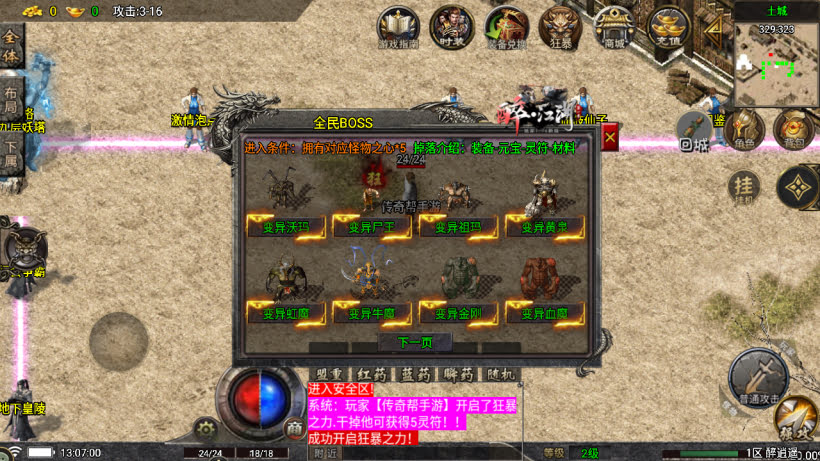Image resolution: width=820 pixels, height=461 pixels.
Task: Choose the 变异尸王 boss
Action: pyautogui.click(x=373, y=226)
